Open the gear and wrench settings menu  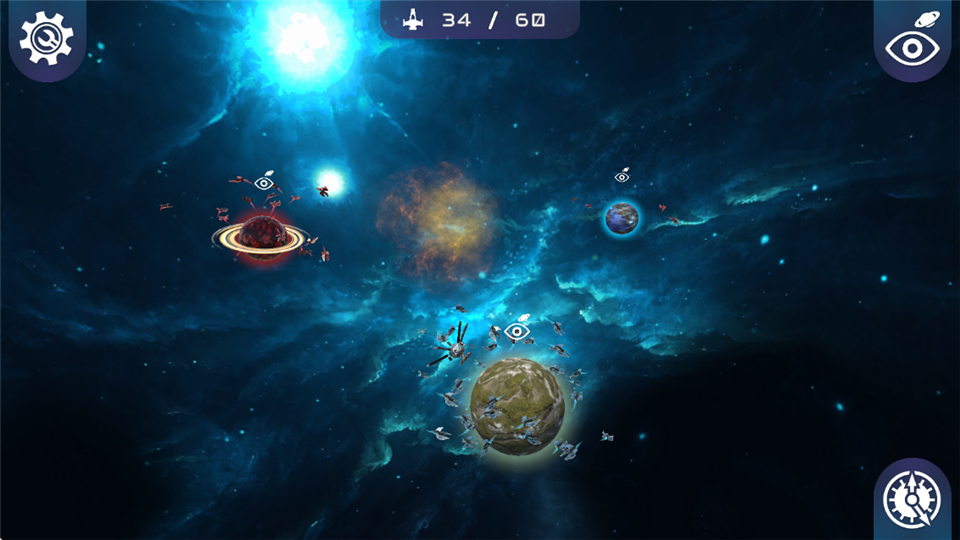coord(46,38)
